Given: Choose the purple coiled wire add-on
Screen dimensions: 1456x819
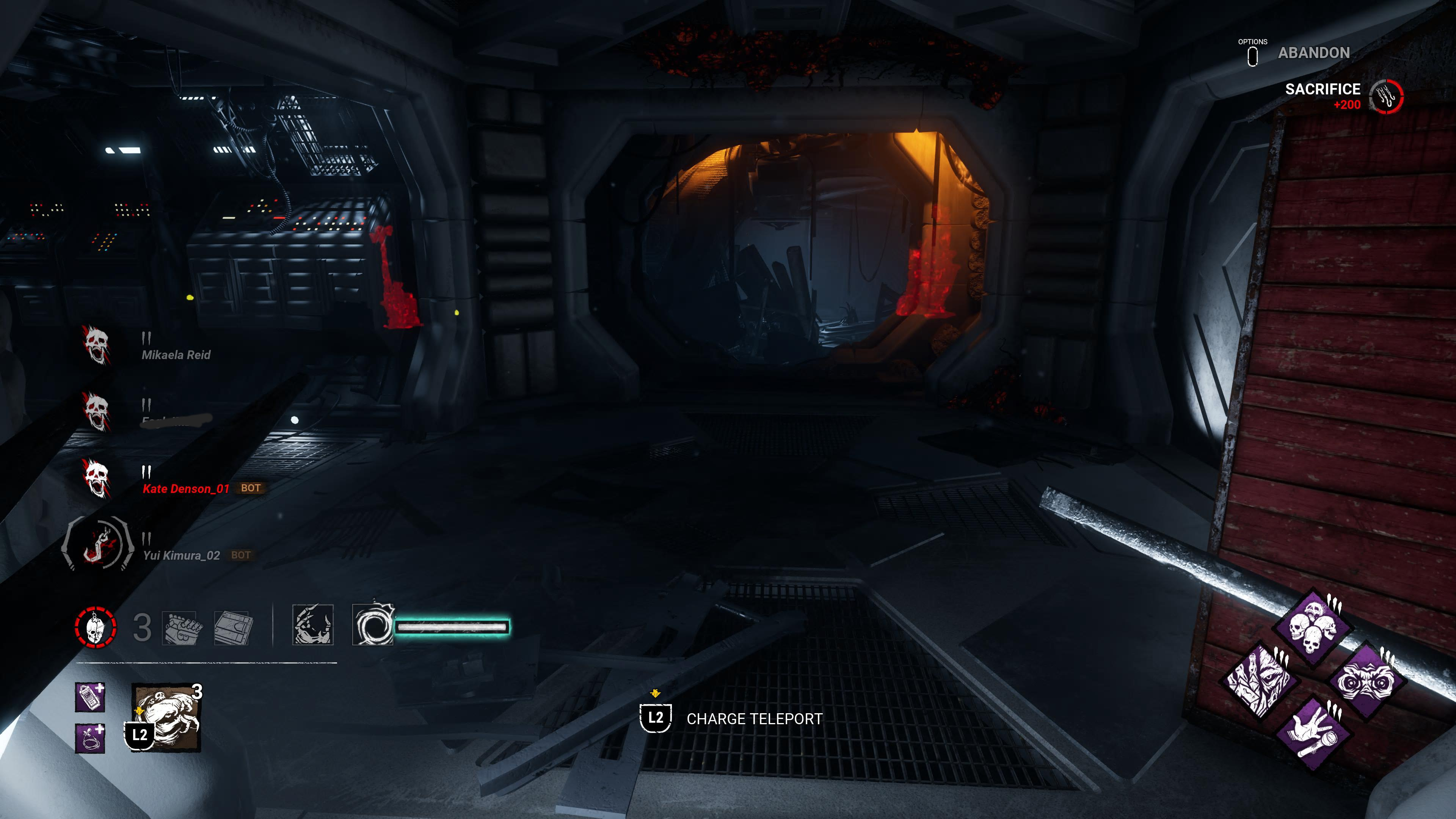Looking at the screenshot, I should pyautogui.click(x=90, y=738).
